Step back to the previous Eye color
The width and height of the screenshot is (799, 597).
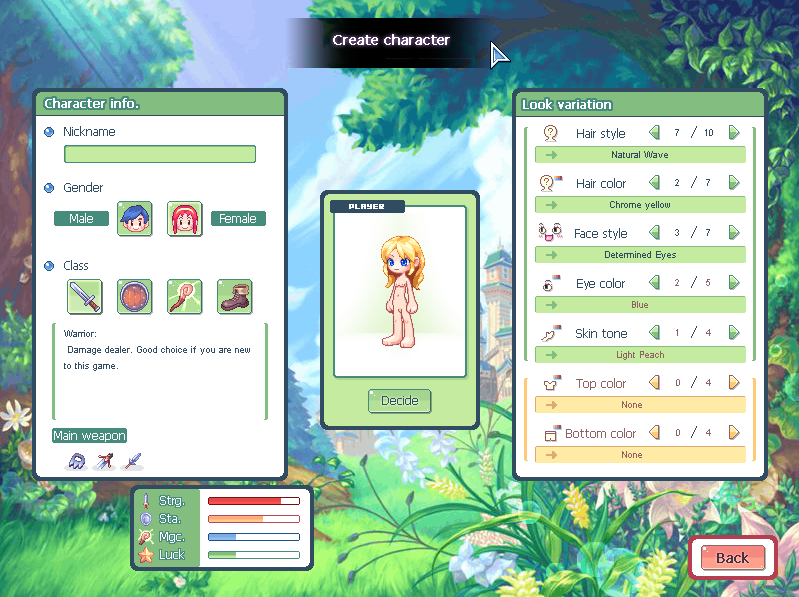(655, 283)
